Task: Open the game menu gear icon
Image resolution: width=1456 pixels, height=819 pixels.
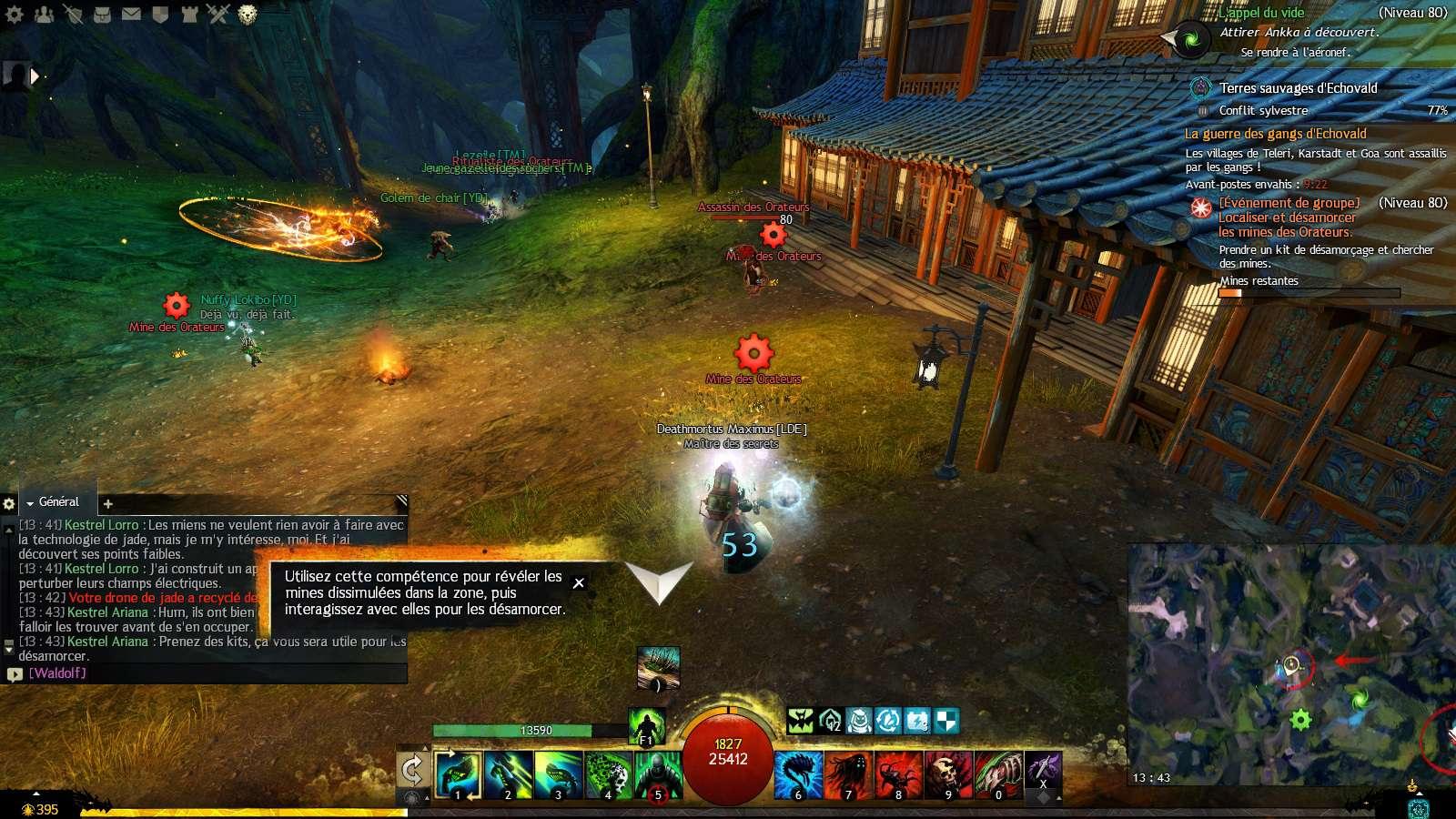Action: pos(15,14)
